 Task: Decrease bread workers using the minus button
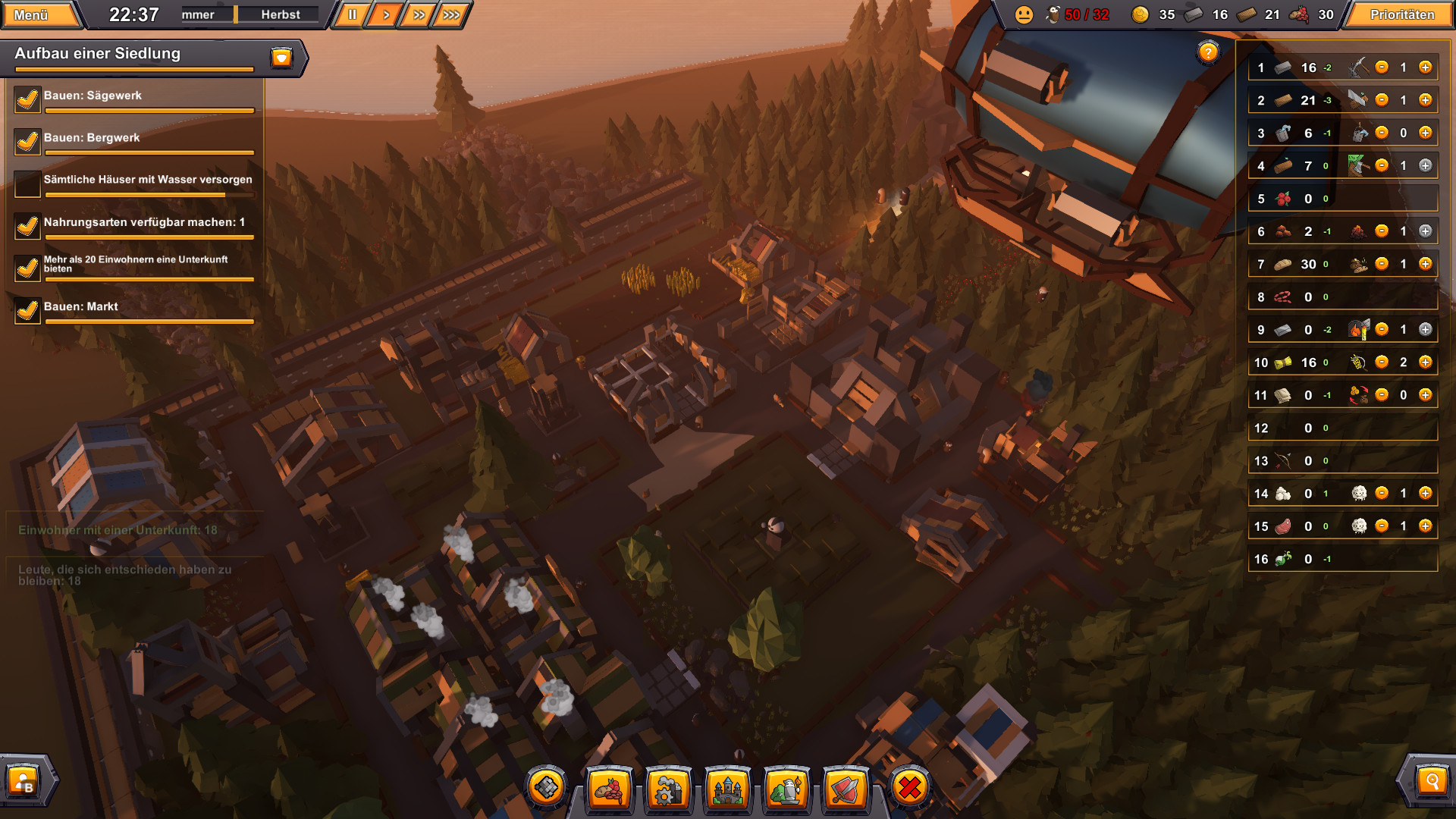[1381, 264]
